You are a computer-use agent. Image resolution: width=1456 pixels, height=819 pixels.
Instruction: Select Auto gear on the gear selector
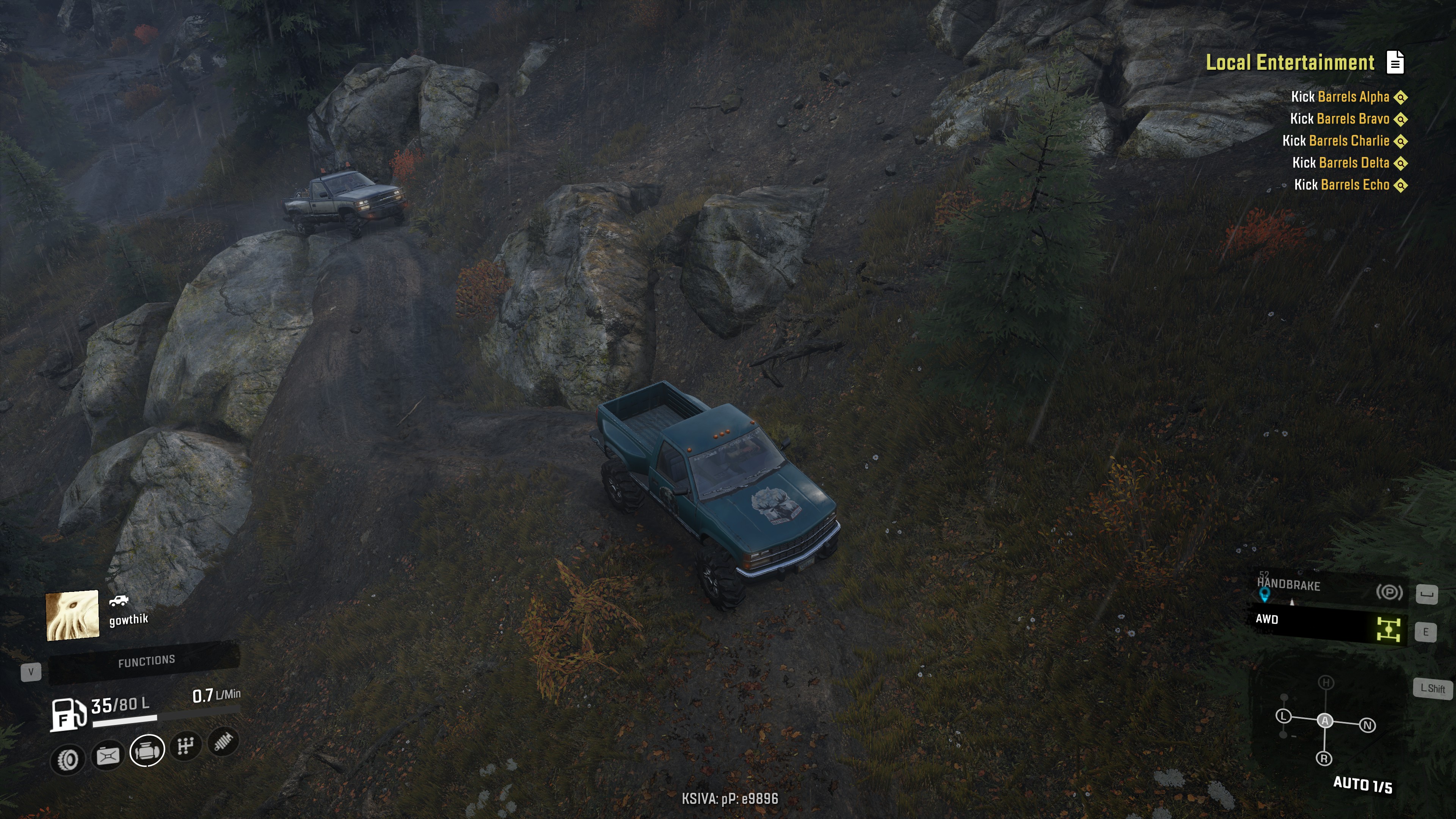coord(1325,721)
